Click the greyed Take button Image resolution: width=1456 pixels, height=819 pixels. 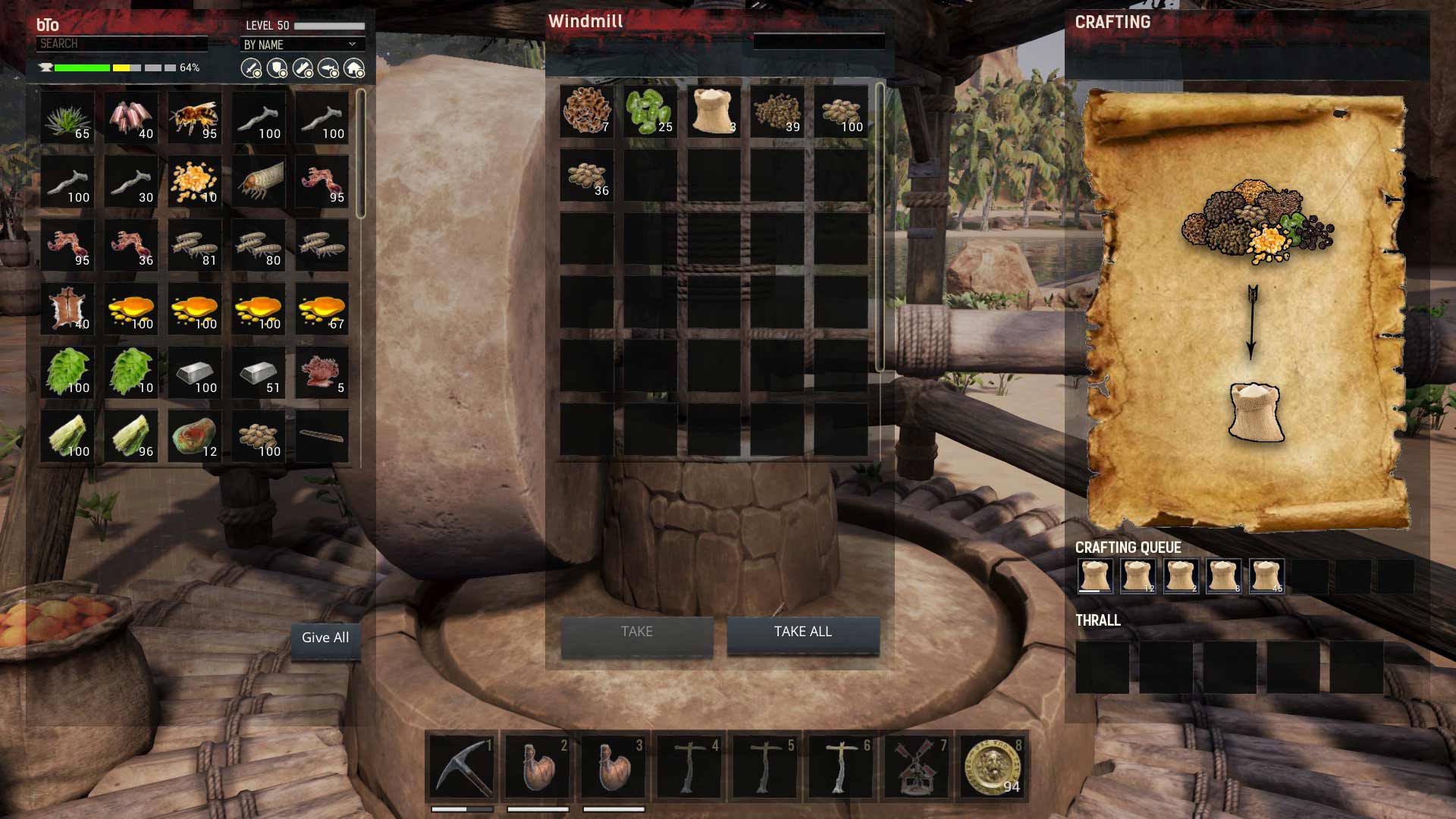pyautogui.click(x=636, y=632)
